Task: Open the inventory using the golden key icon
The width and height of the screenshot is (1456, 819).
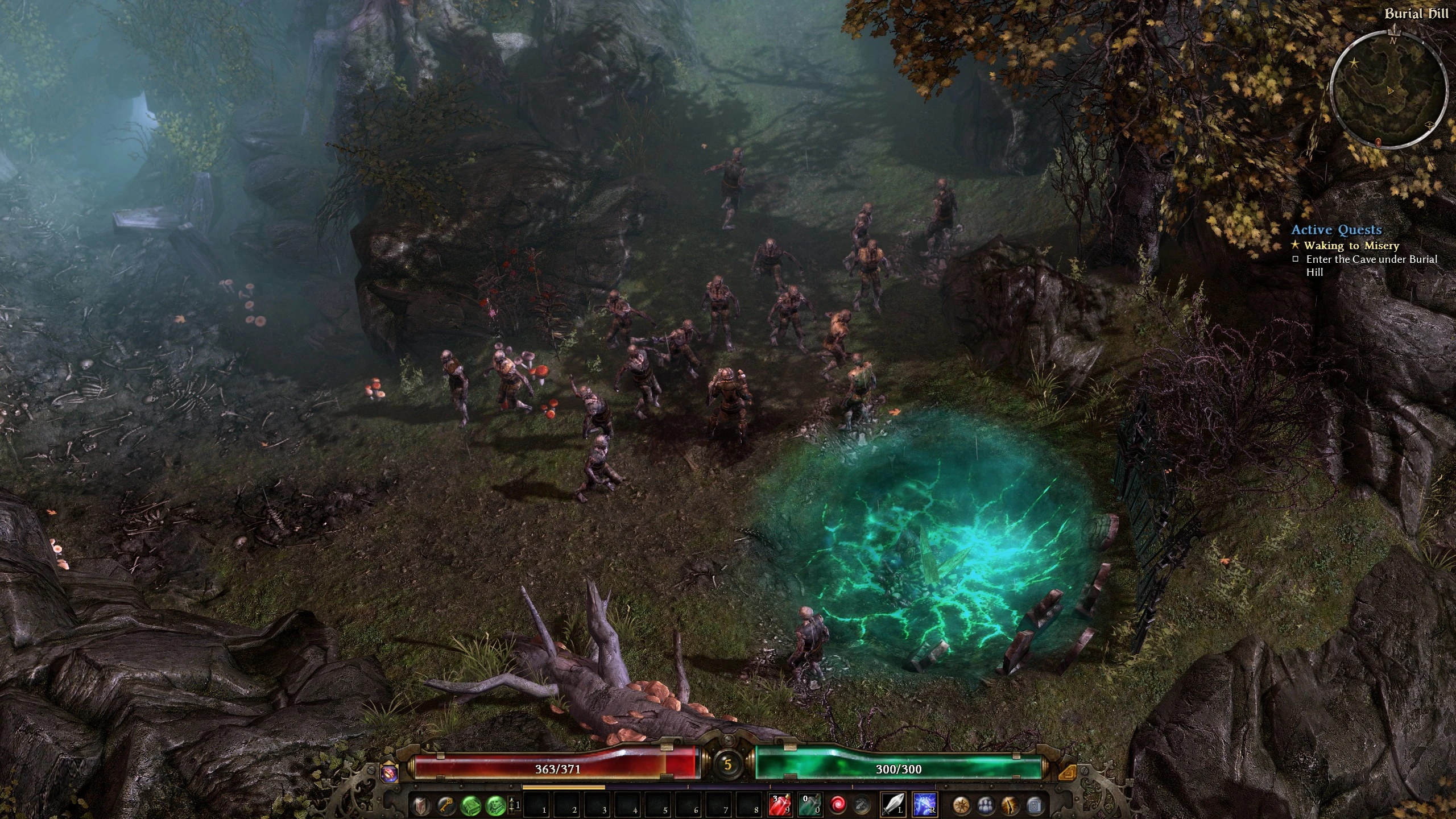Action: [x=446, y=805]
